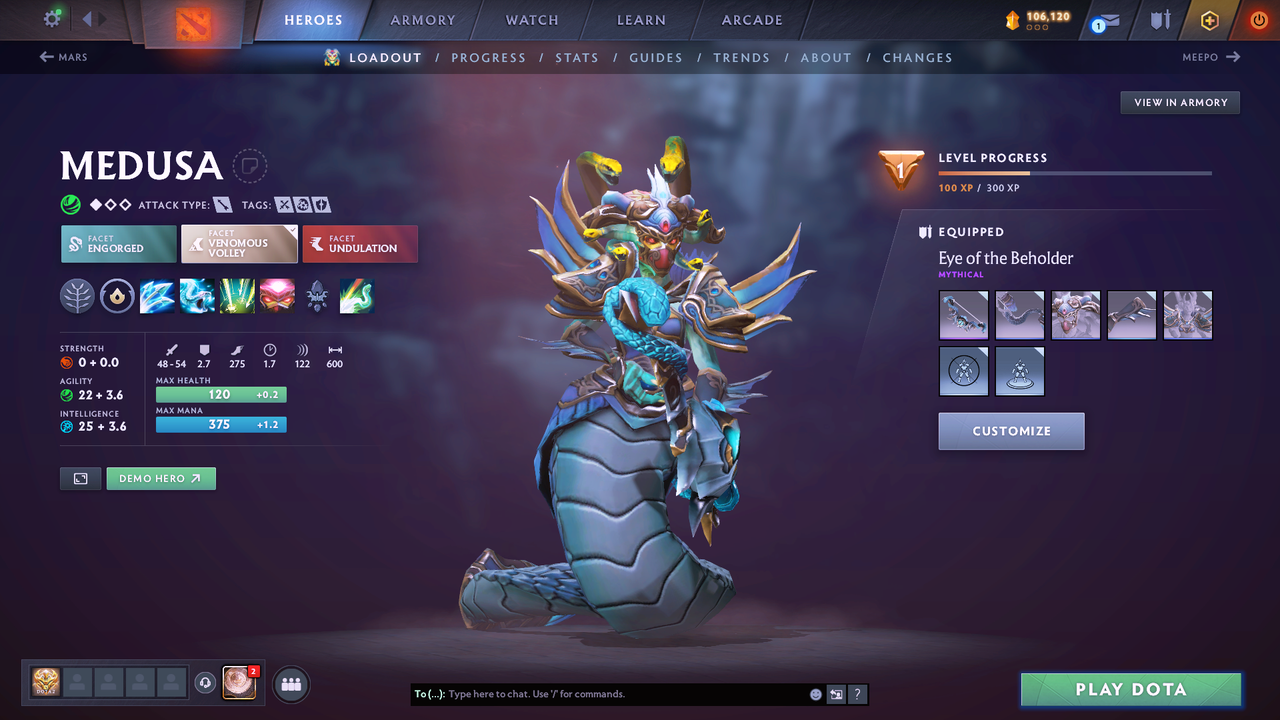The image size is (1280, 720).
Task: Enable the Venomous Volley facet
Action: (239, 243)
